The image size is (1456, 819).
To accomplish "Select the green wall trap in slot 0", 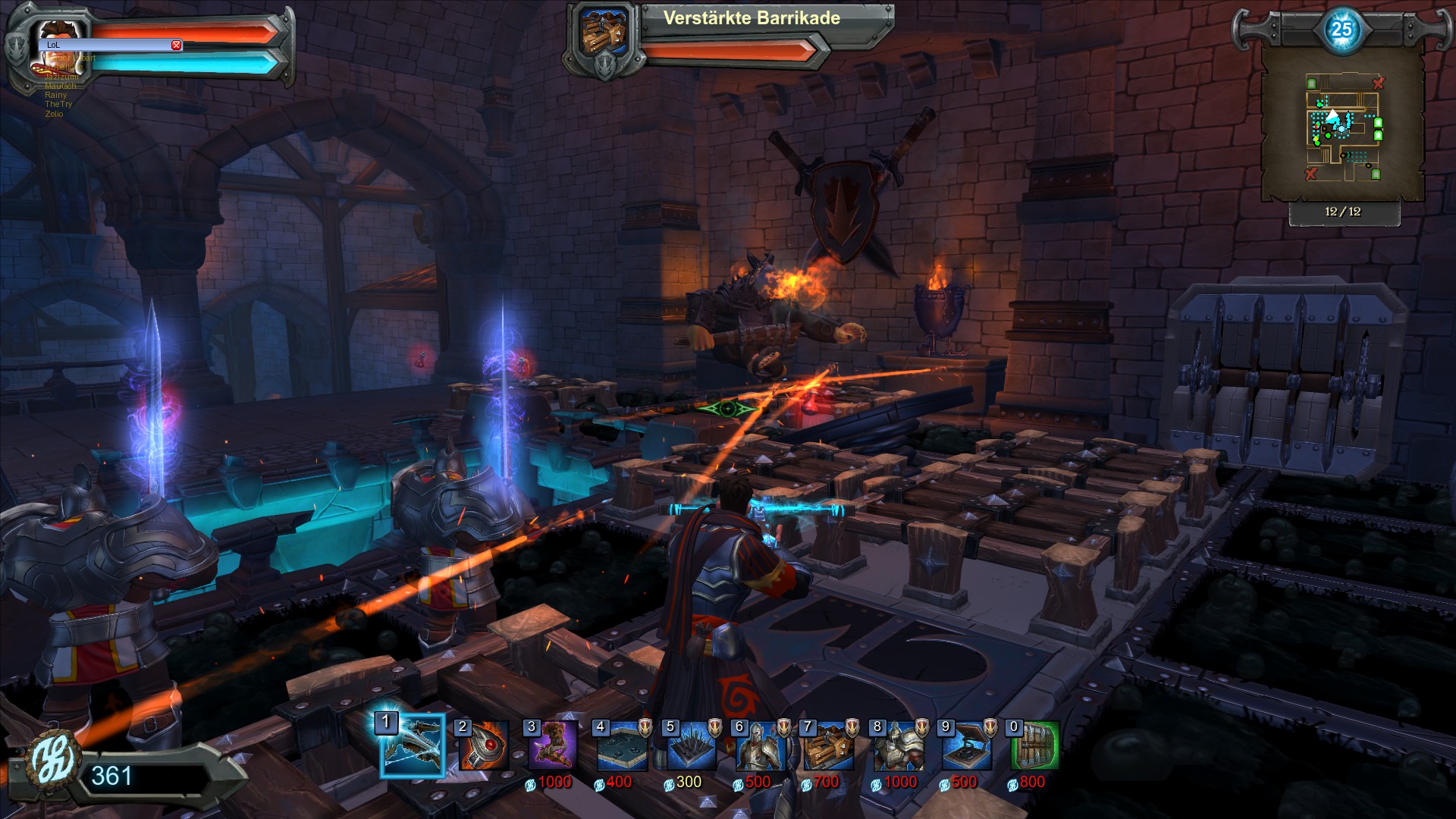I will [x=1035, y=747].
